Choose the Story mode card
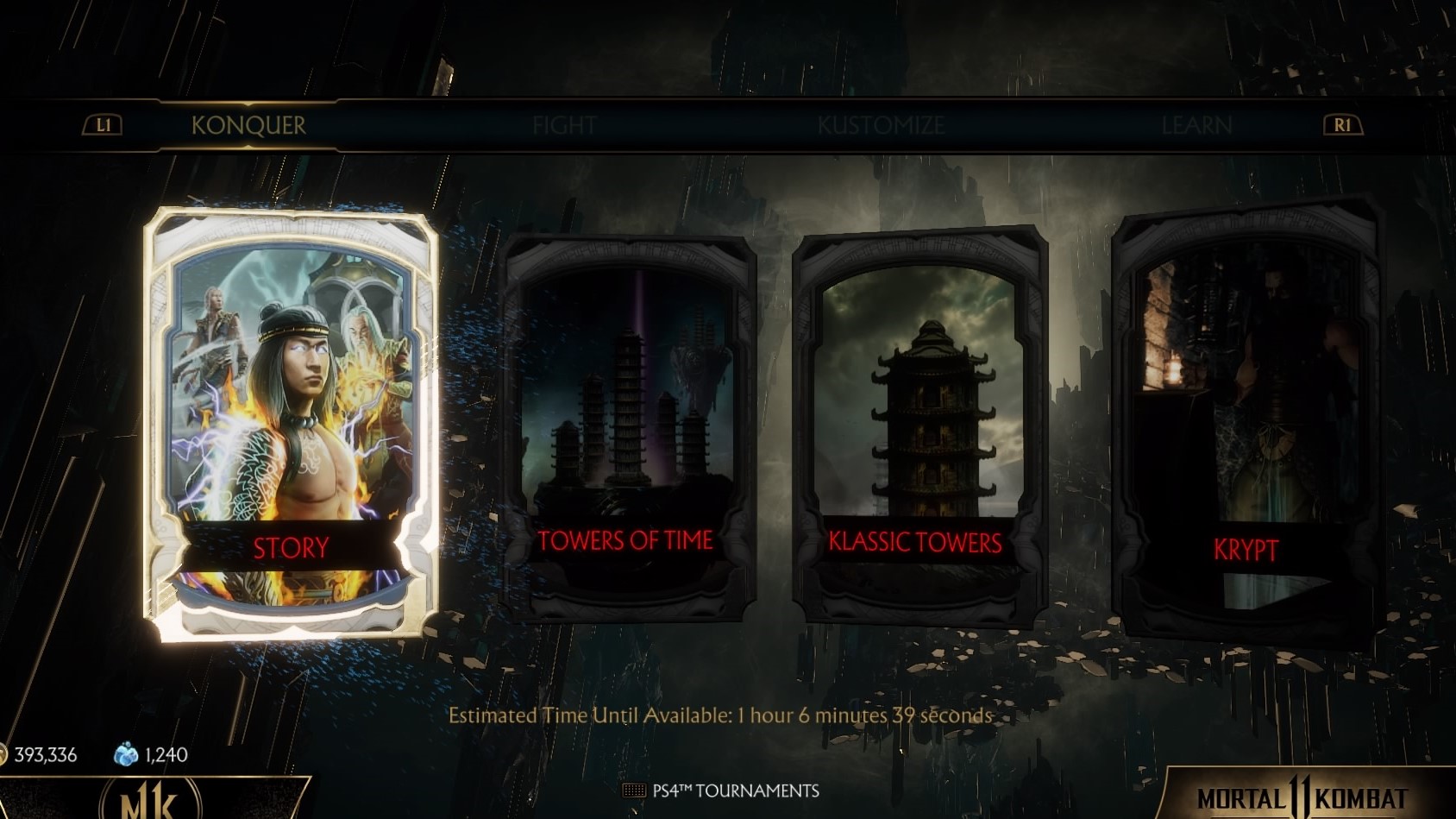Image resolution: width=1456 pixels, height=819 pixels. (291, 423)
